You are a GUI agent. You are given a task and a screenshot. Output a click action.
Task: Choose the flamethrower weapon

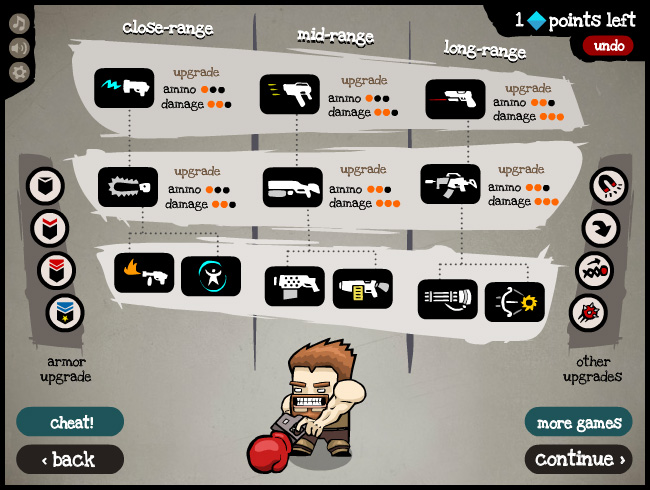144,273
